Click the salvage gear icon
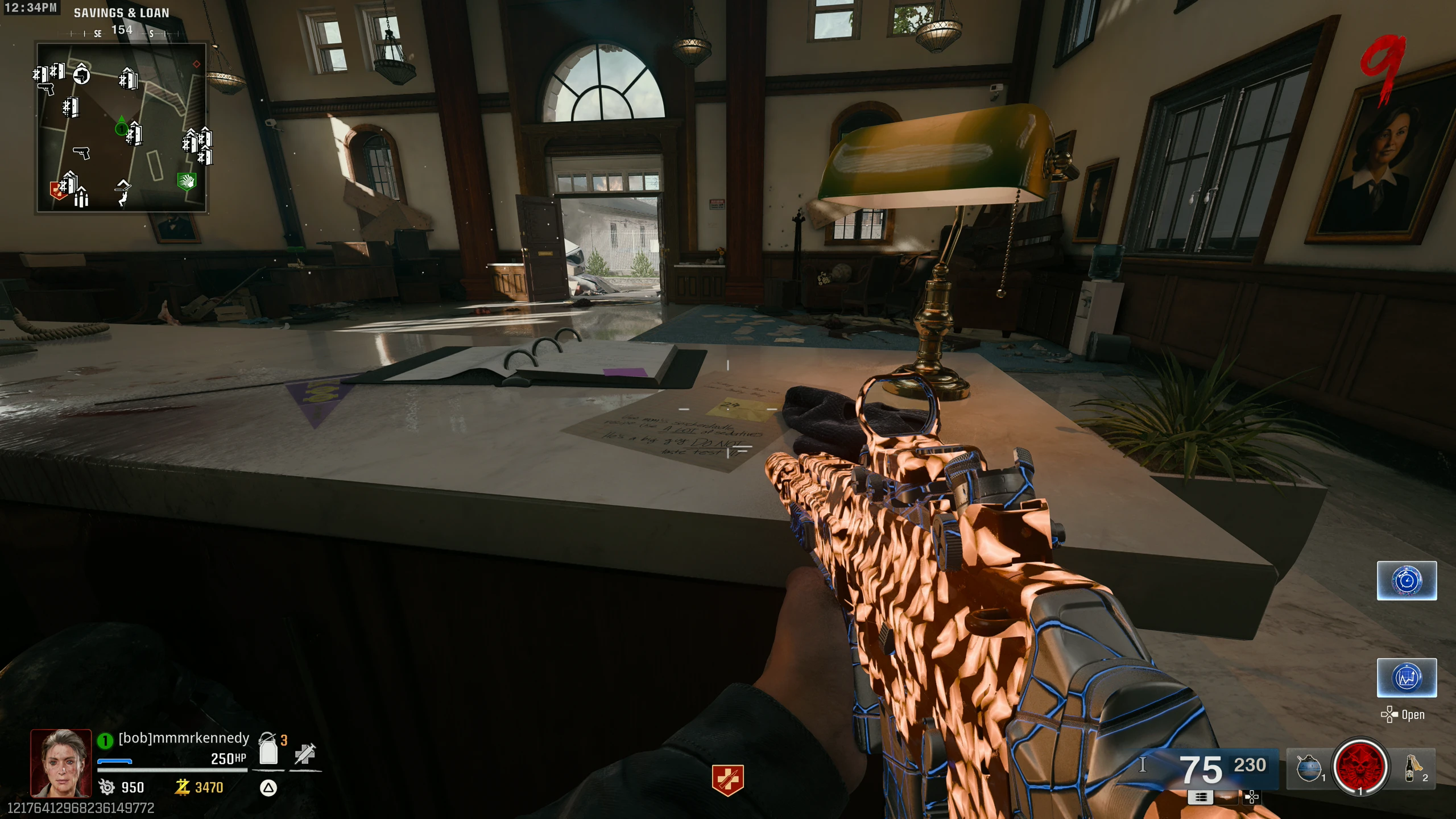The height and width of the screenshot is (819, 1456). [x=107, y=787]
